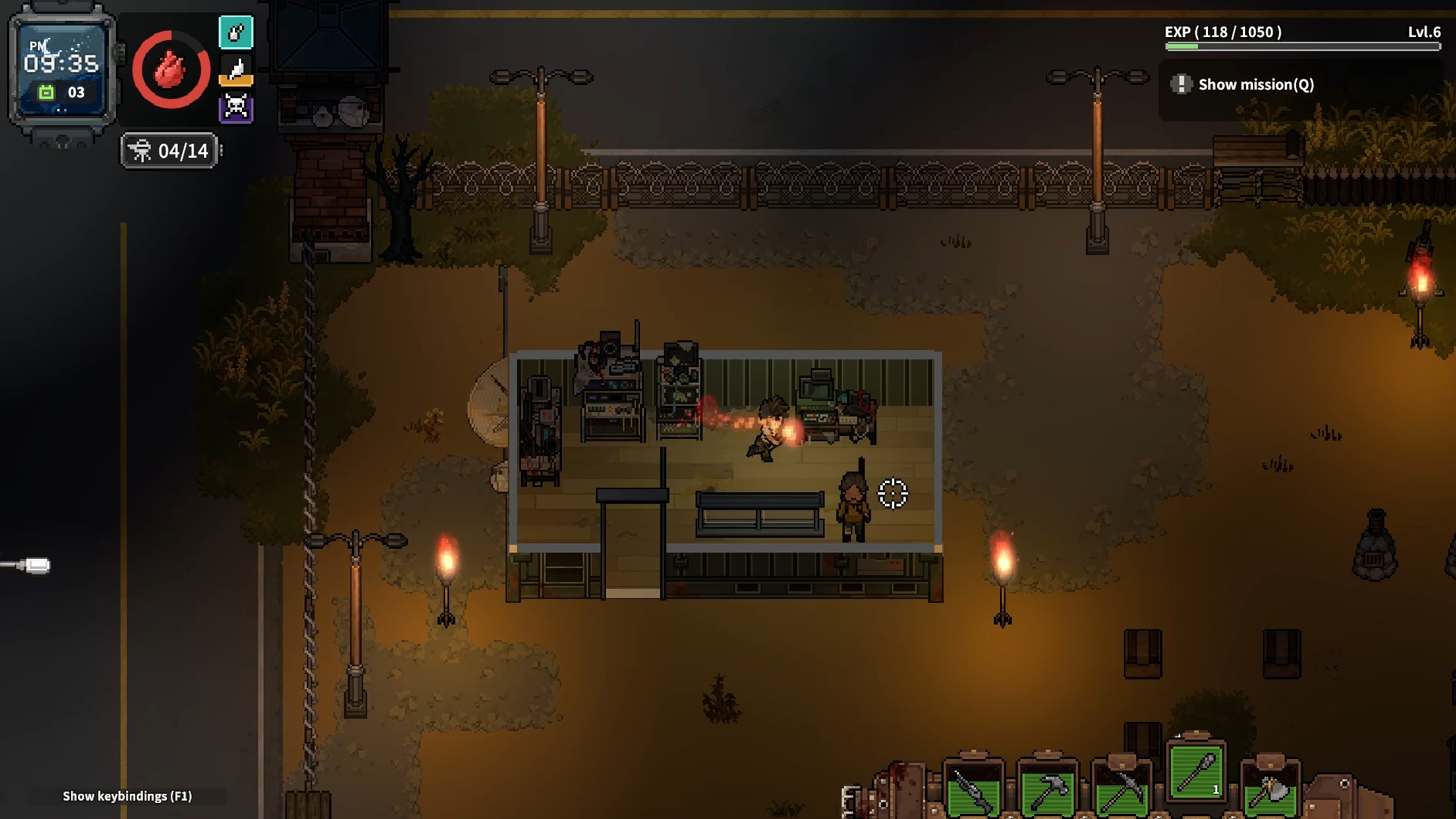The image size is (1456, 819).
Task: Click the teal pill status icon
Action: 236,33
